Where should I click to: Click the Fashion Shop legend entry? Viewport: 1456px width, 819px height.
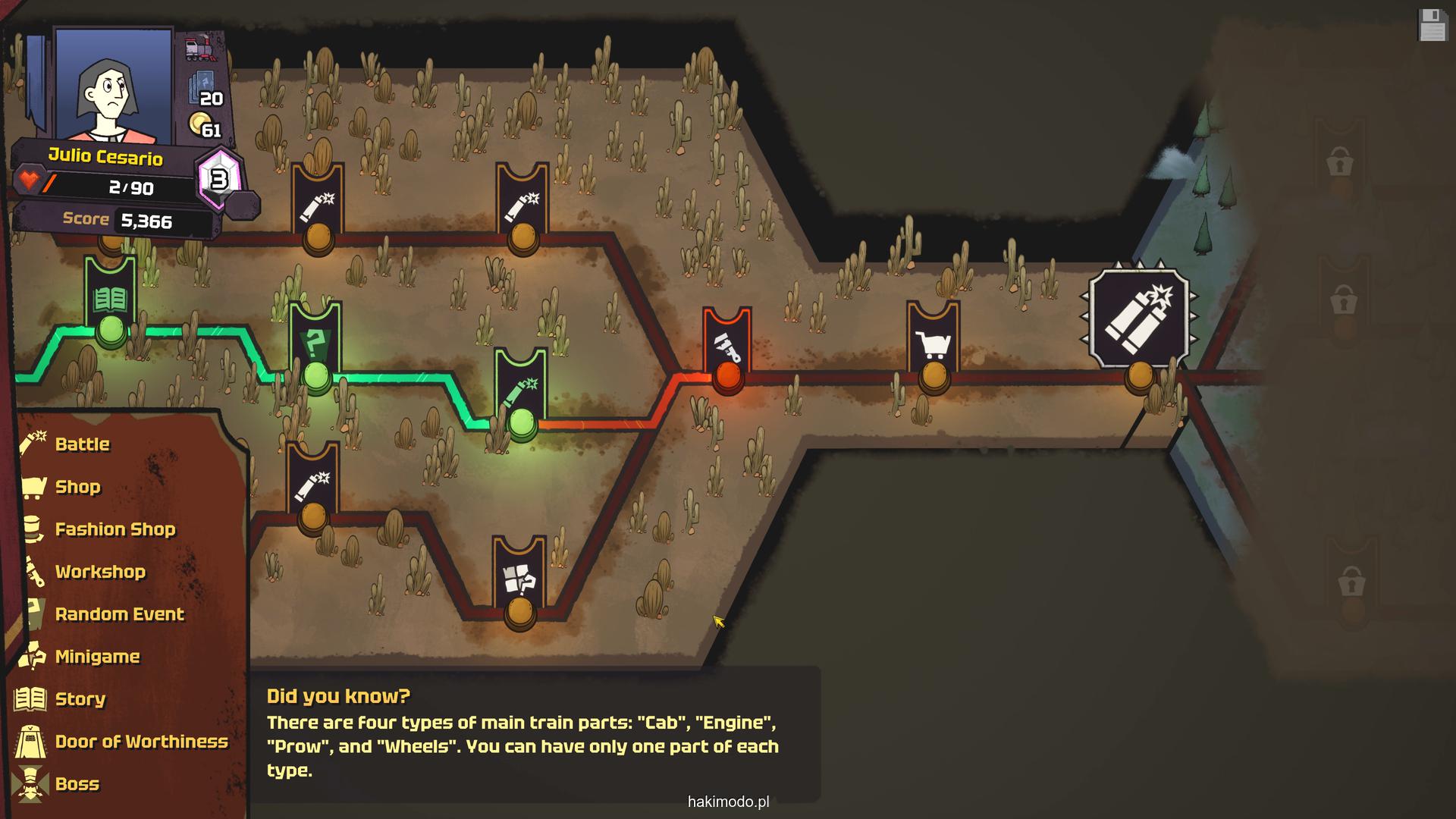(x=115, y=529)
